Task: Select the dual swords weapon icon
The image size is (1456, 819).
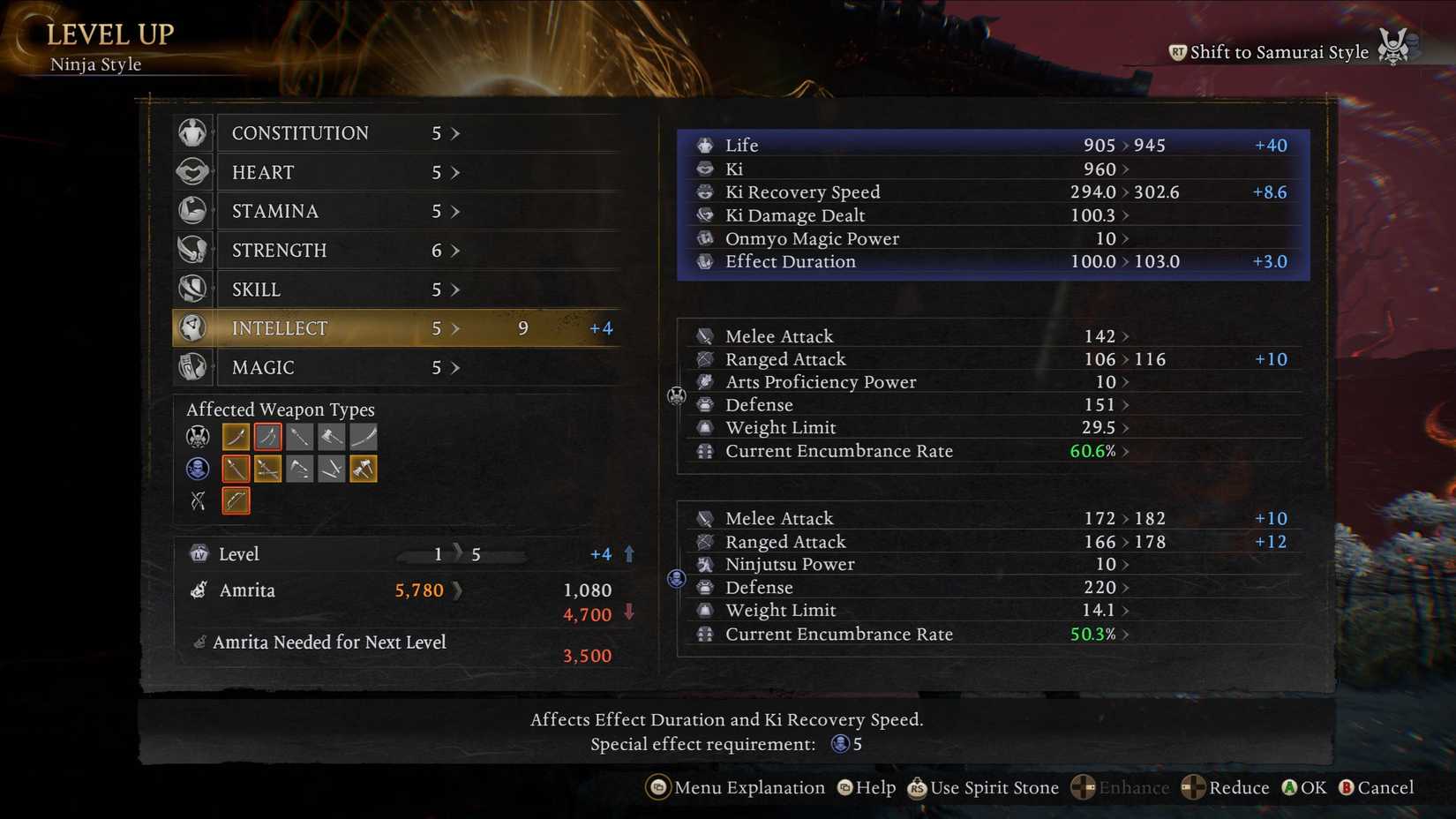Action: tap(267, 436)
